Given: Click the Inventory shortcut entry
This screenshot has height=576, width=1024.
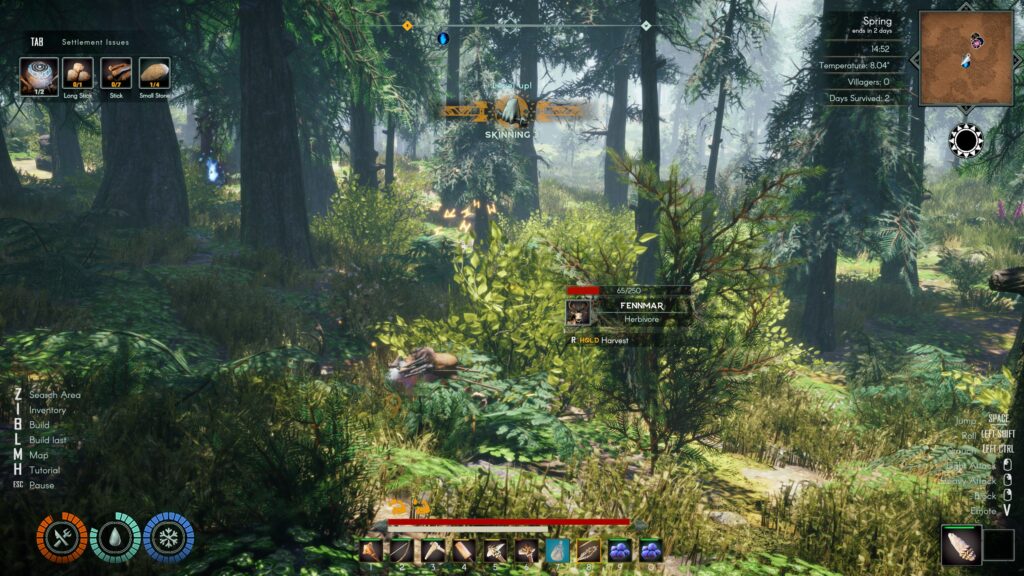Looking at the screenshot, I should pos(47,410).
